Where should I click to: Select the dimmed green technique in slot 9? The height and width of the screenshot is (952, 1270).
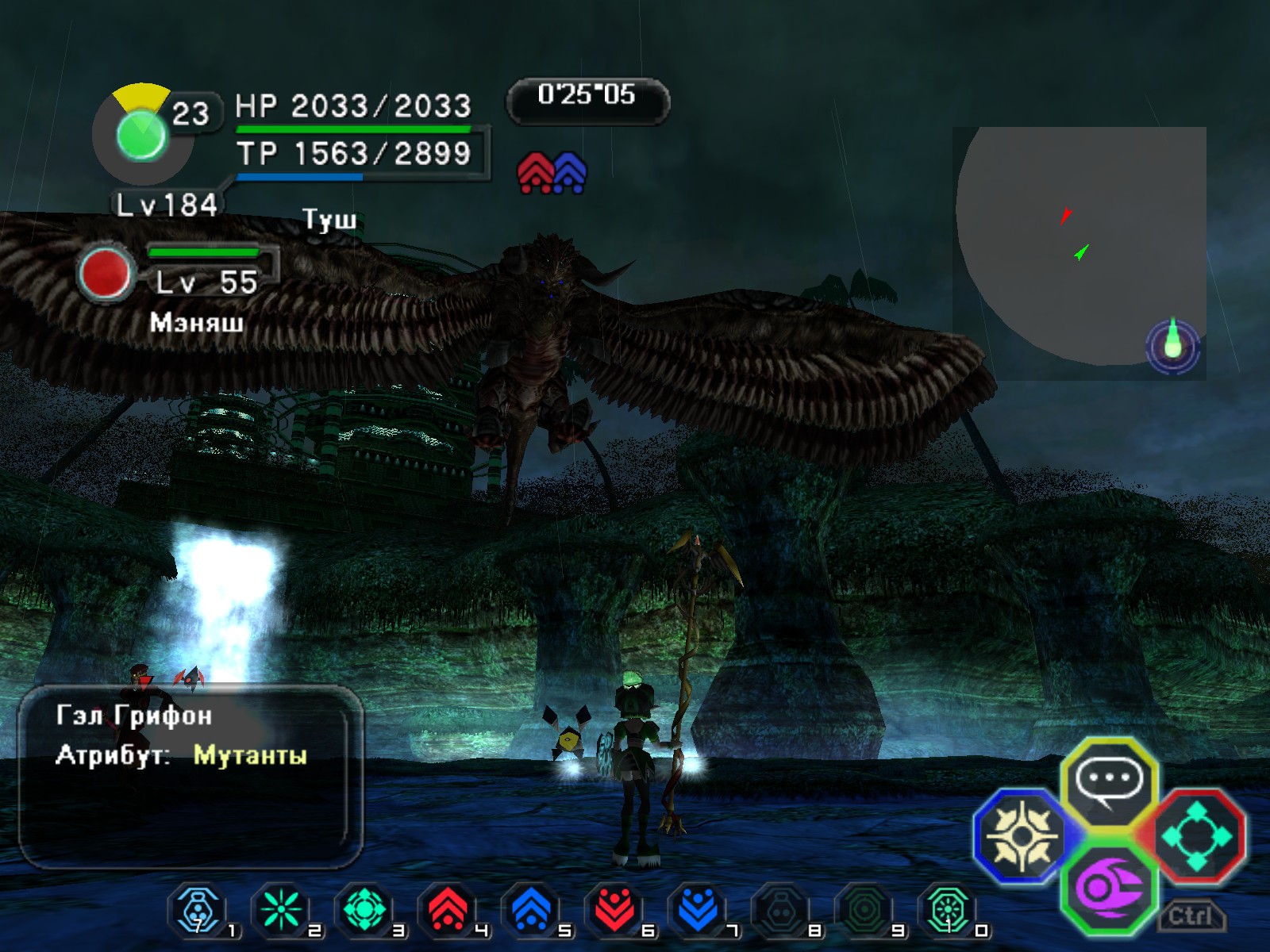click(864, 909)
